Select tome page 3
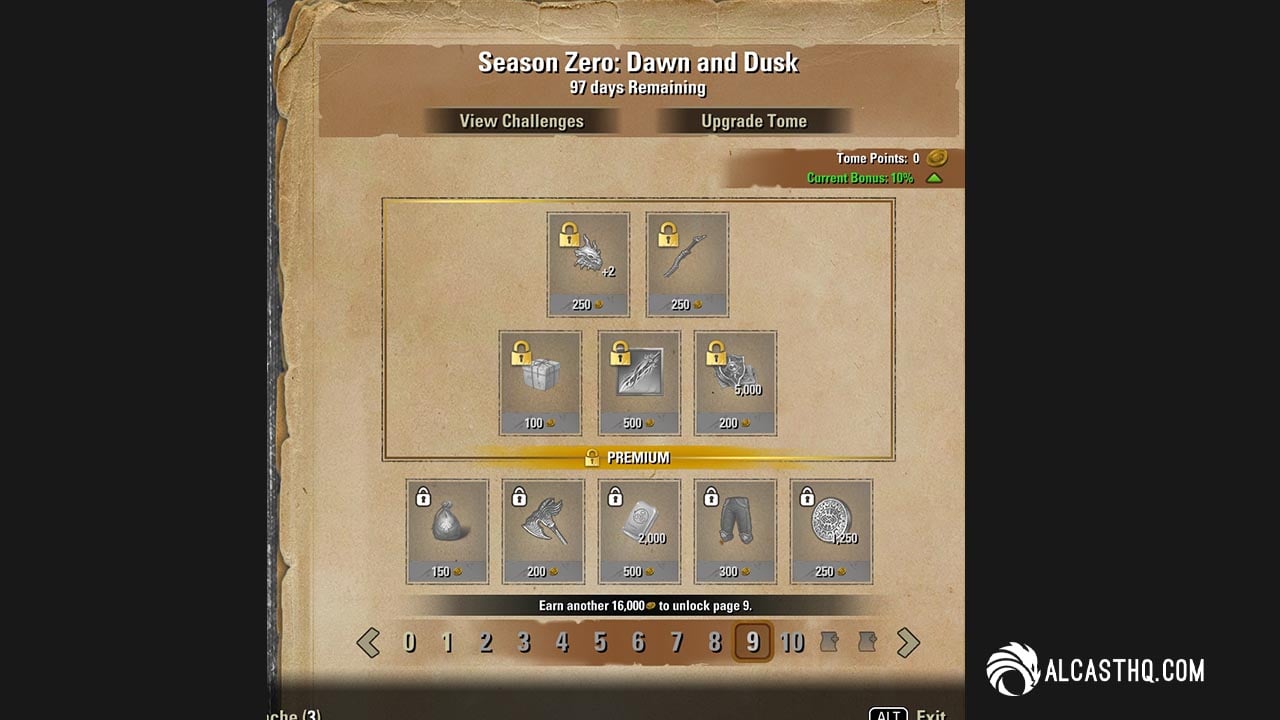This screenshot has height=720, width=1280. point(524,642)
